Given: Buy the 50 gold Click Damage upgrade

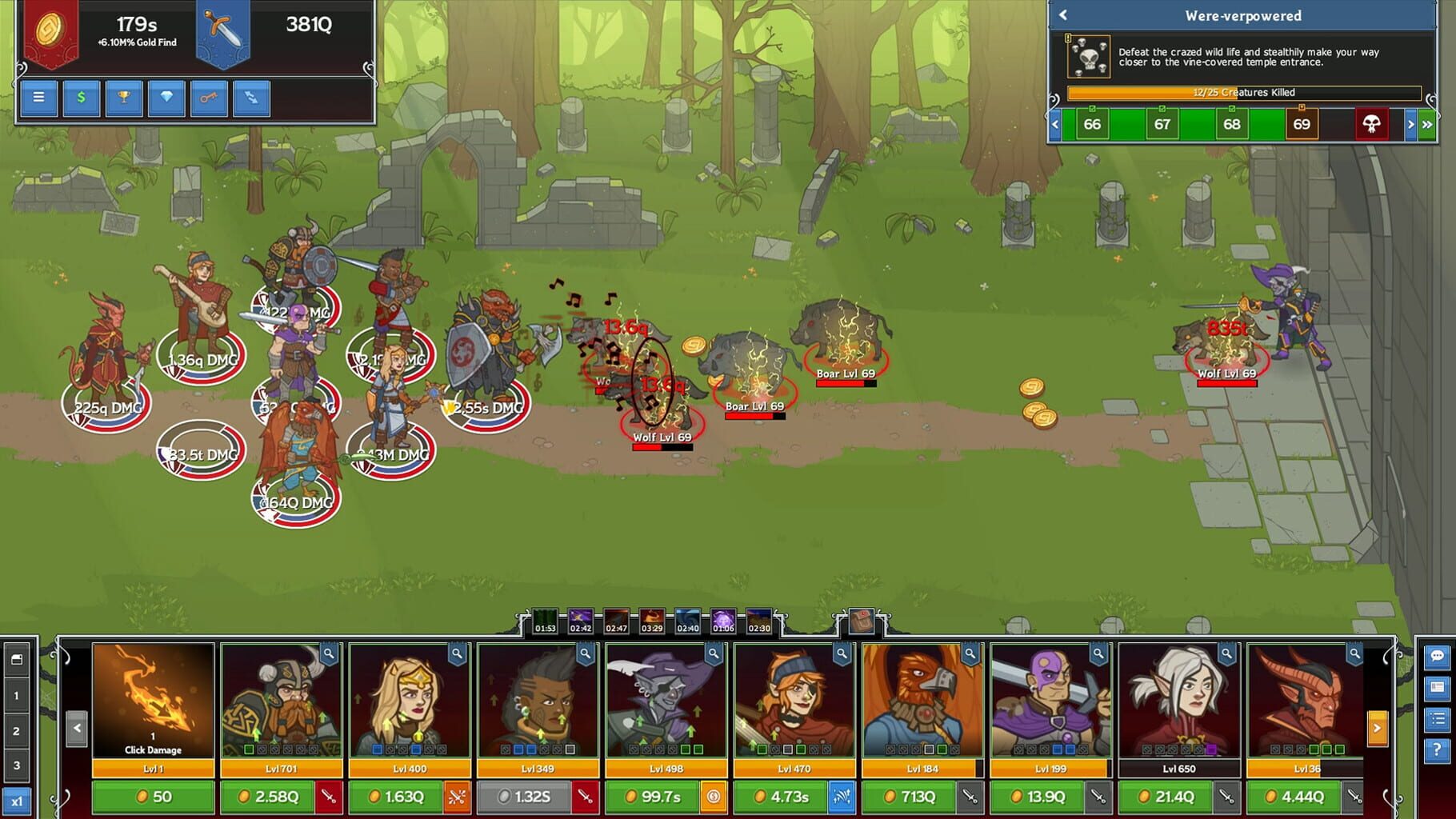Looking at the screenshot, I should [x=152, y=797].
